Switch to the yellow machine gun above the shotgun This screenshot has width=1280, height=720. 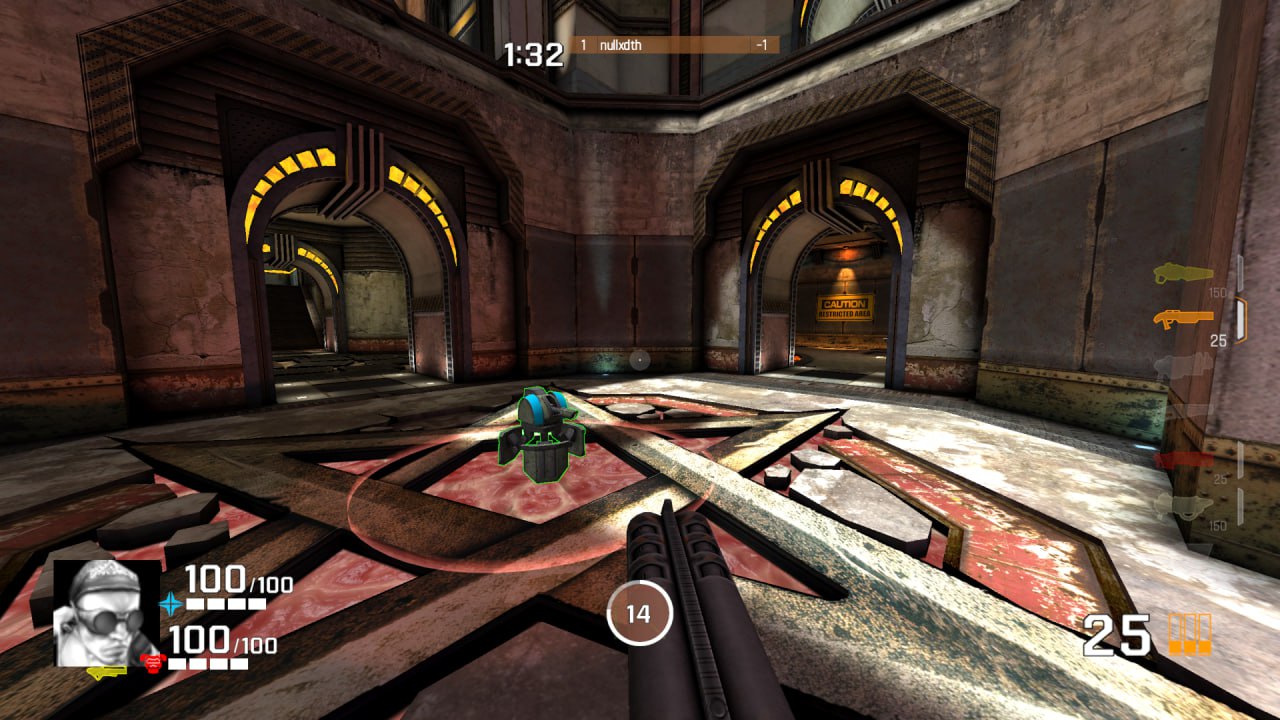point(1183,273)
